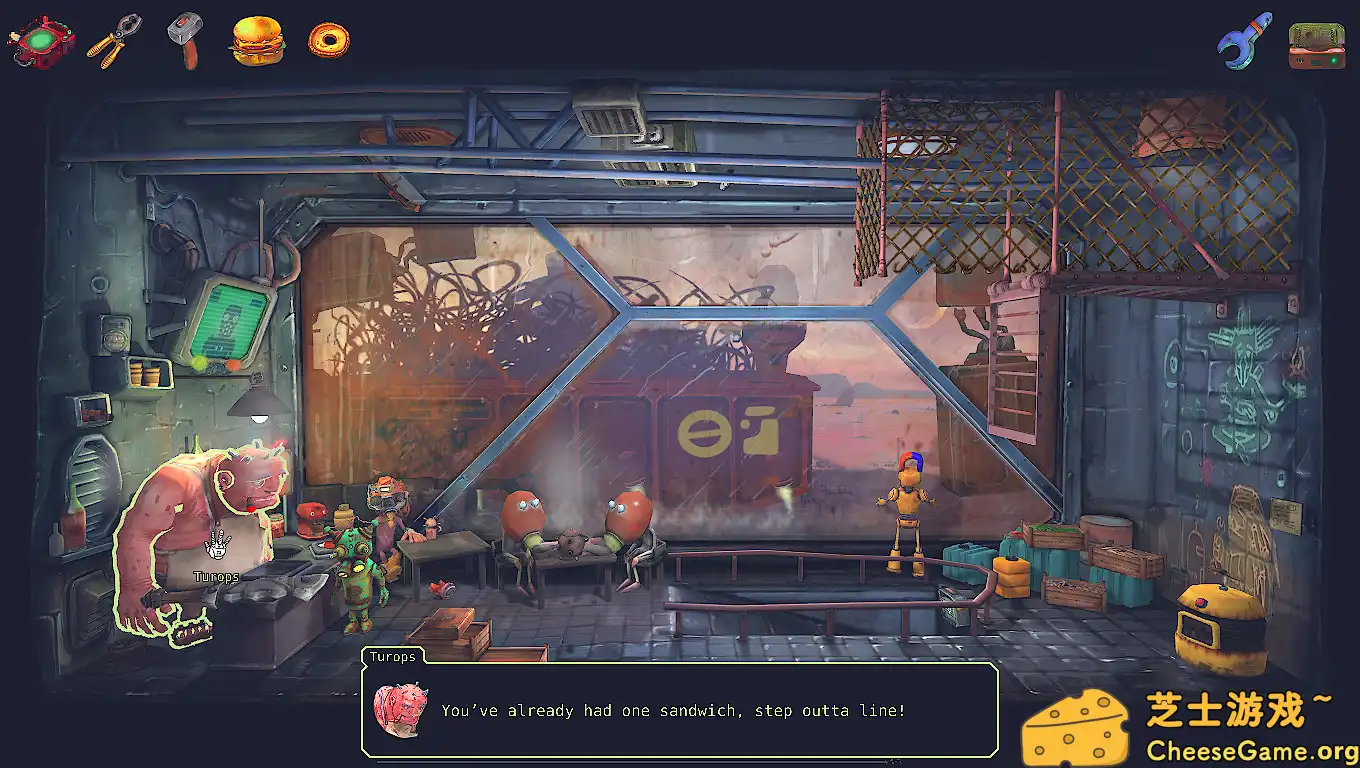
Task: Click the Turops nameplate on the dialogue box
Action: point(393,657)
